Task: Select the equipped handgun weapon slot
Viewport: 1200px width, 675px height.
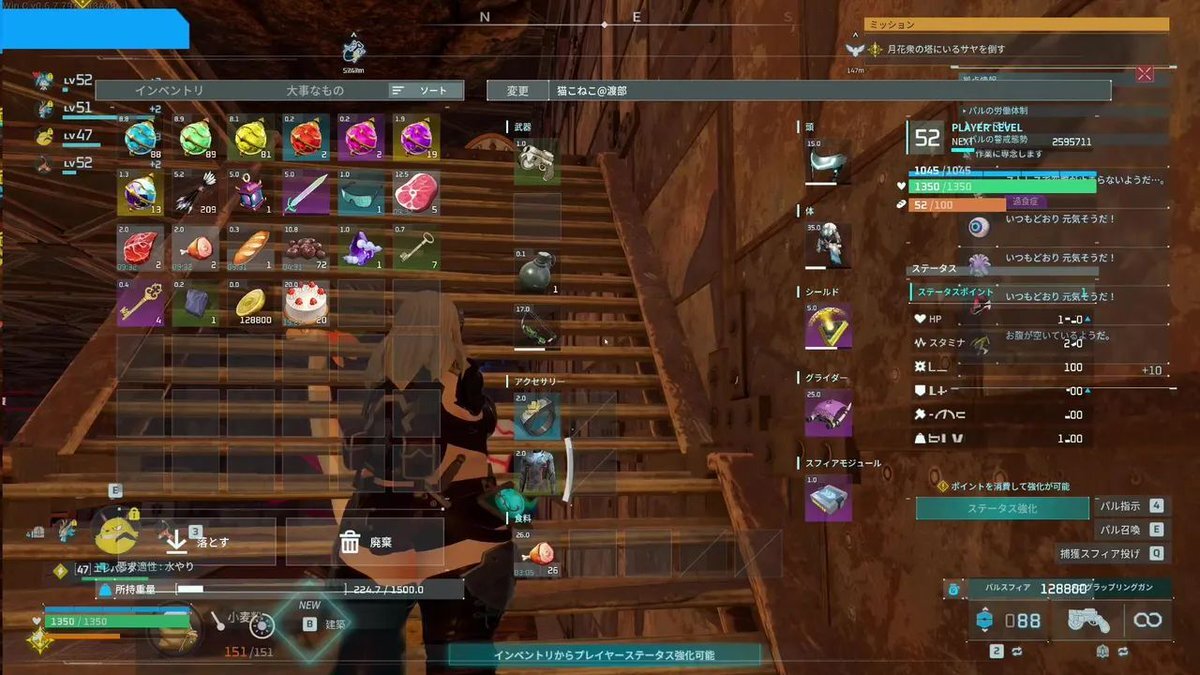Action: pos(537,162)
